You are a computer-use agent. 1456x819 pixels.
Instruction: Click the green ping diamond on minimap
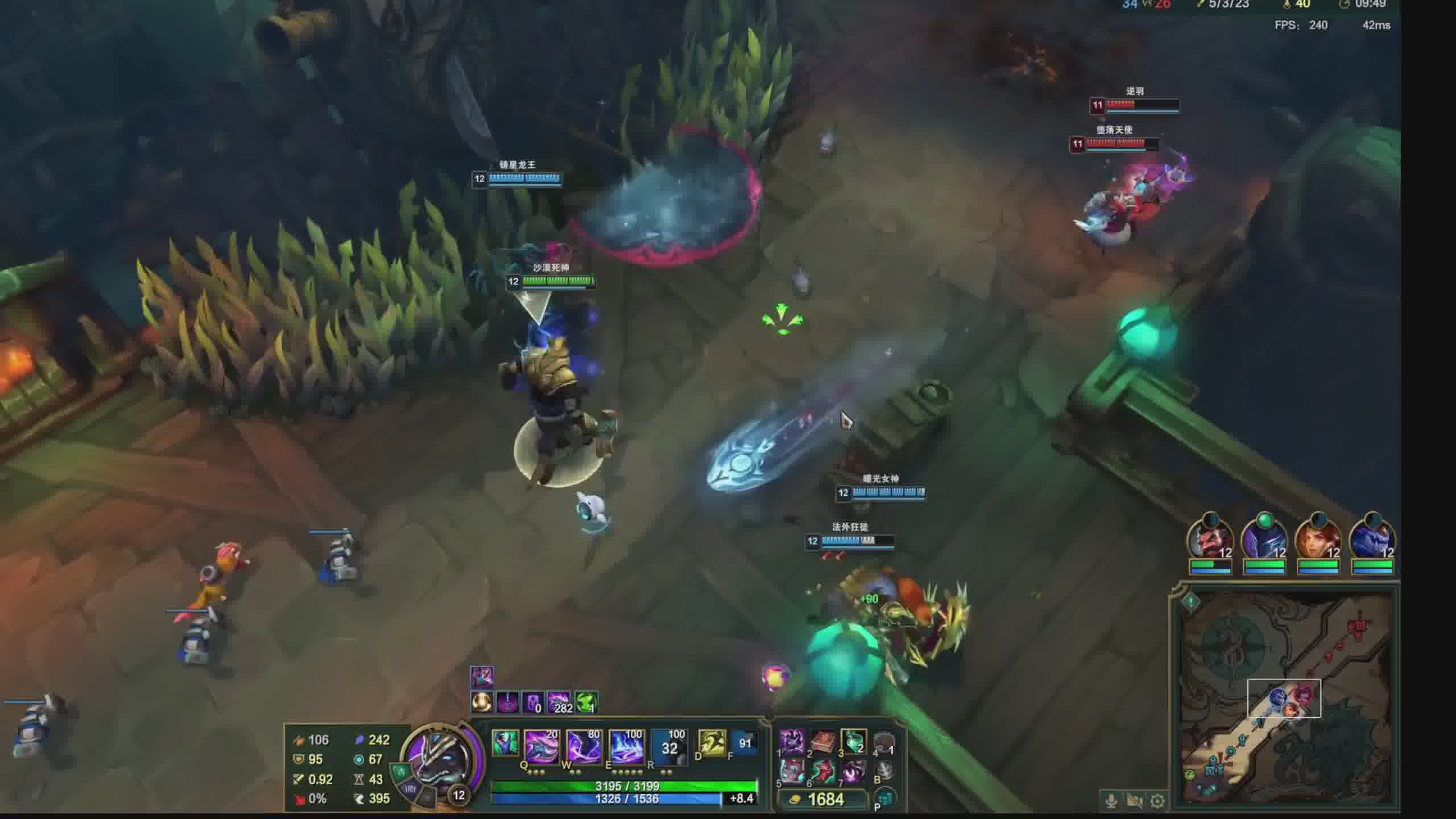(x=1191, y=602)
